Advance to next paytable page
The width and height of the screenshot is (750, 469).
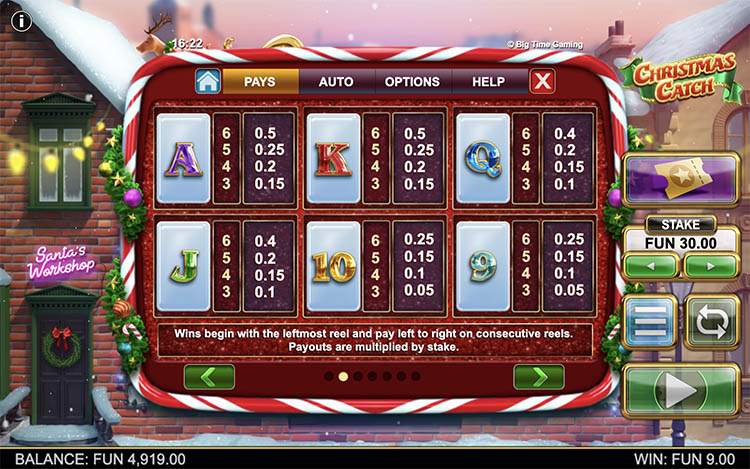pyautogui.click(x=538, y=377)
